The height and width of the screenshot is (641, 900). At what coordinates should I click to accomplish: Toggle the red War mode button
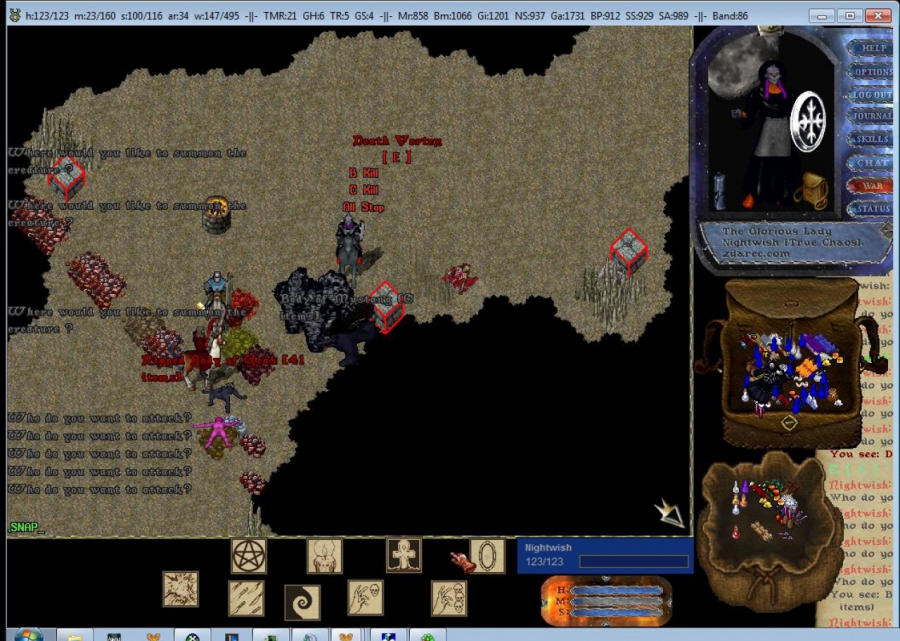pos(872,186)
